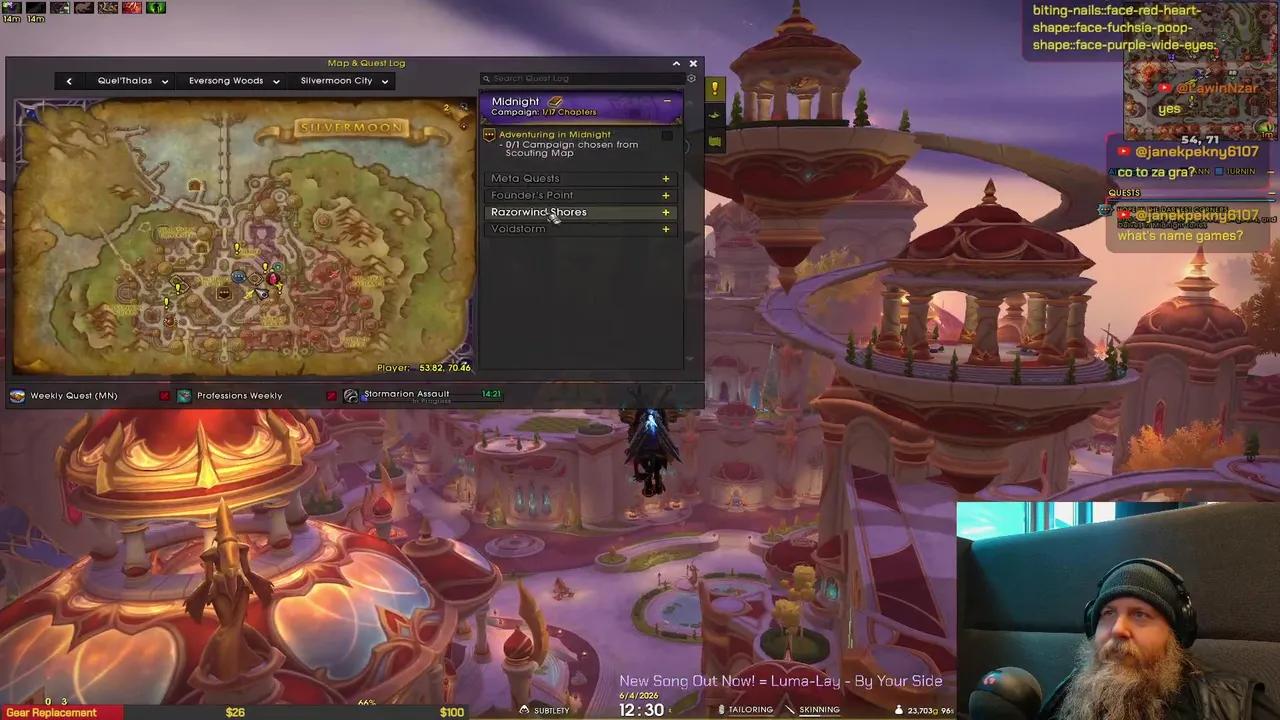Toggle the red checkbox beside Professions Weekly
This screenshot has width=1280, height=720.
click(331, 395)
